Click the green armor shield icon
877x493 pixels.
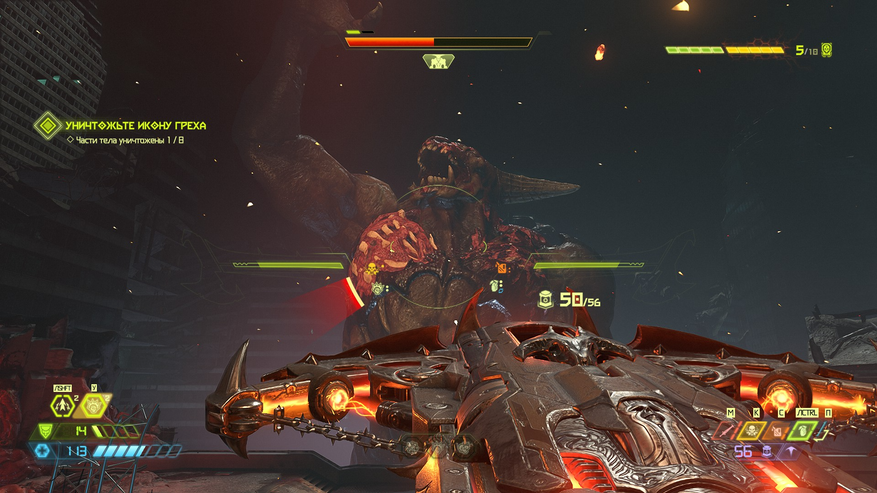coord(44,431)
